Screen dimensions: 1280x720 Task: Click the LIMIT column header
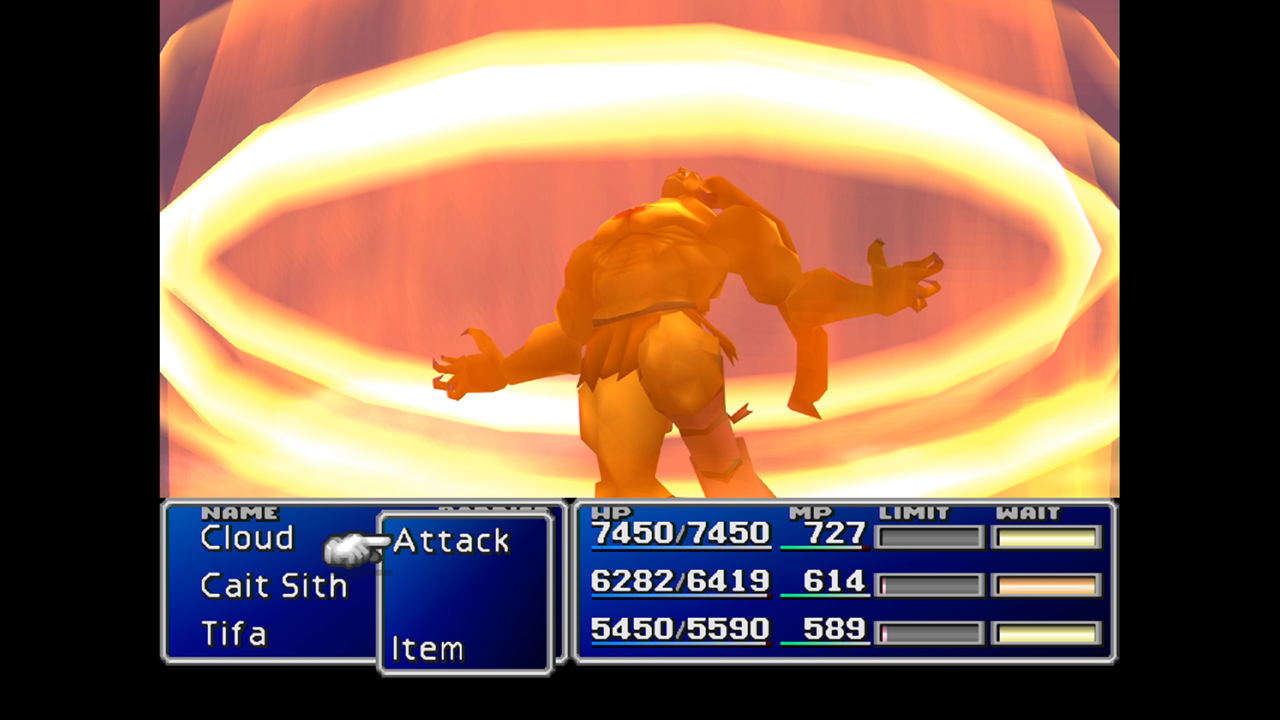pyautogui.click(x=916, y=511)
